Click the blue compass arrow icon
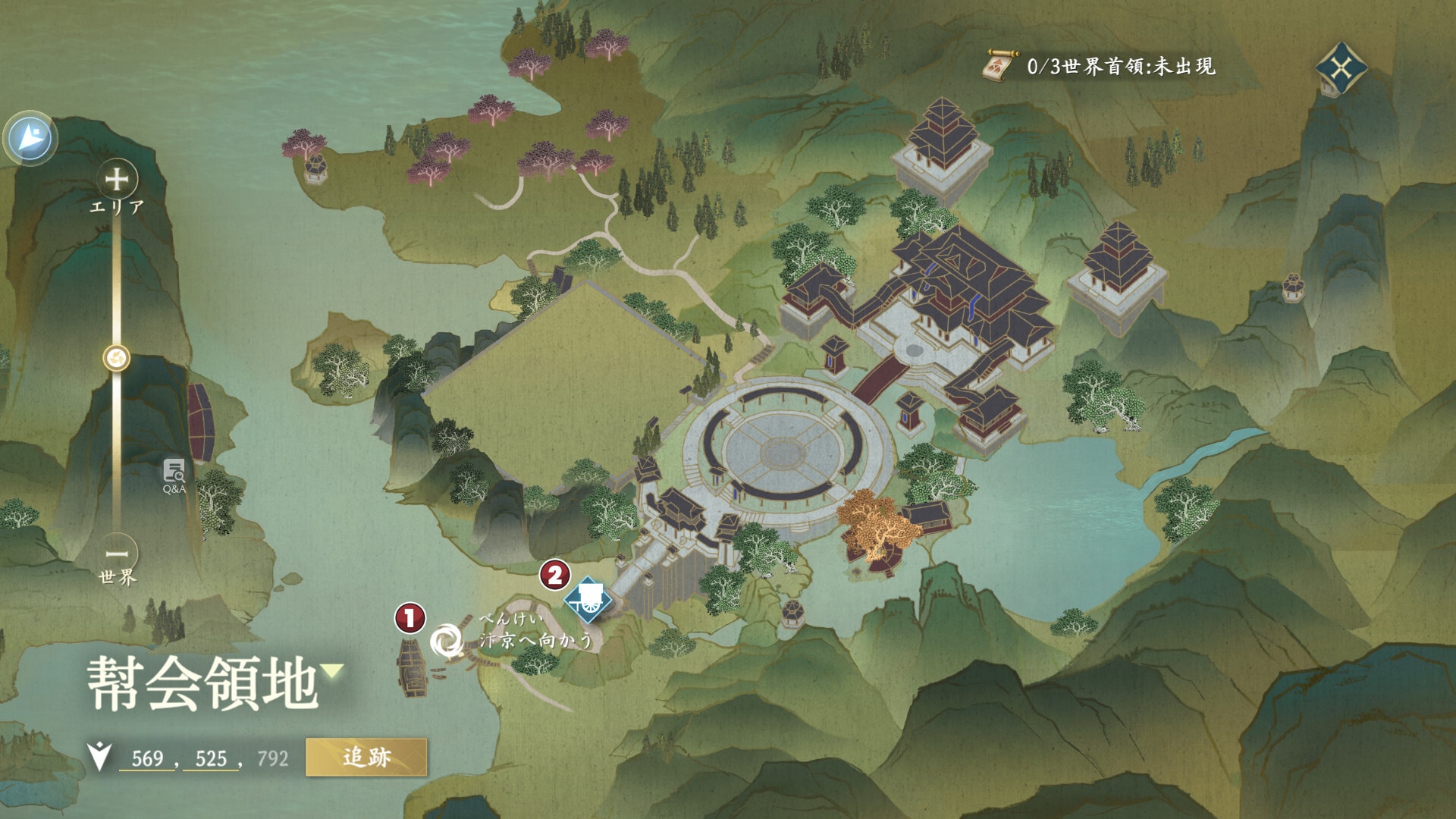1456x819 pixels. [30, 139]
